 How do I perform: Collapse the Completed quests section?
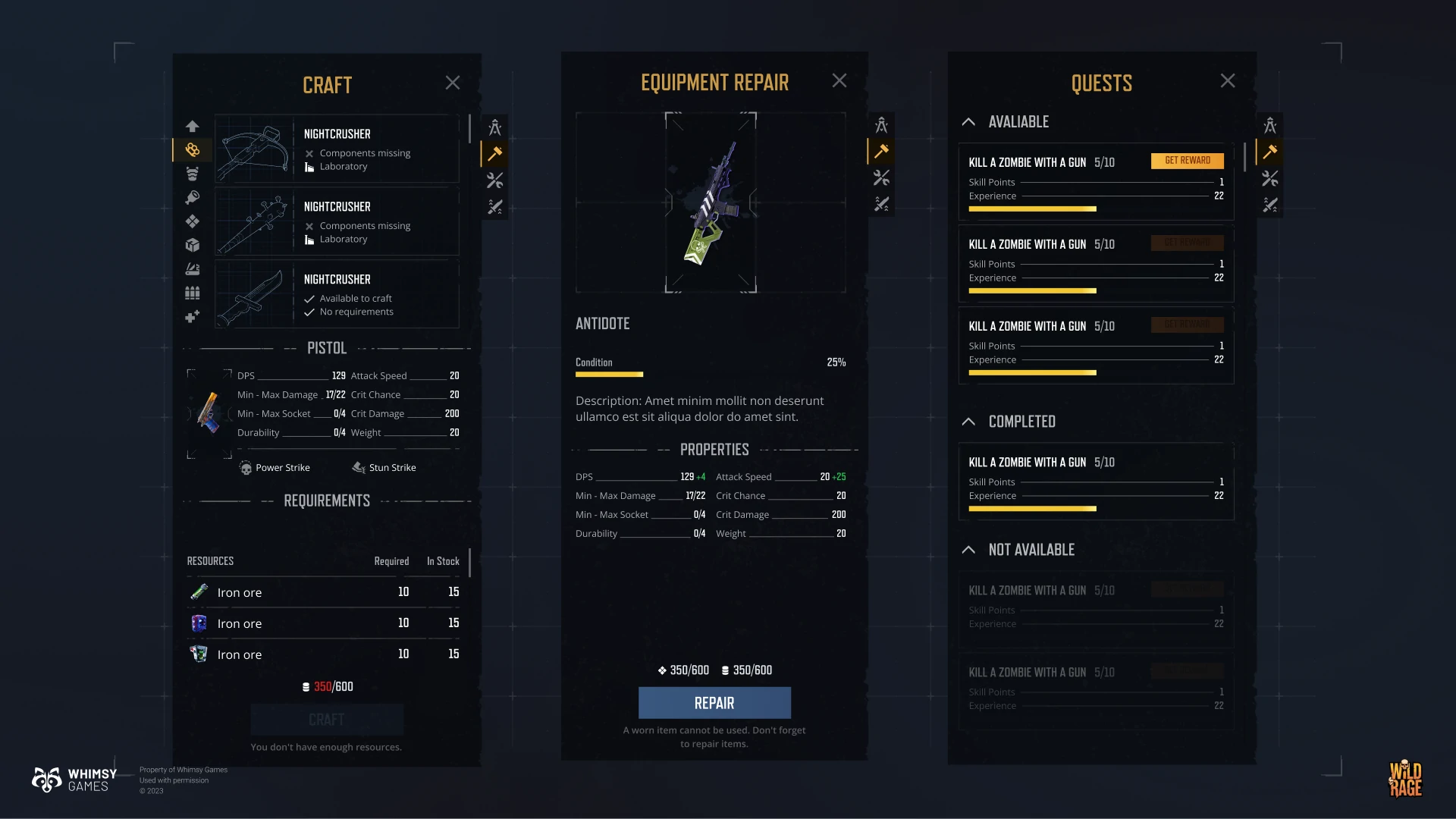(968, 422)
